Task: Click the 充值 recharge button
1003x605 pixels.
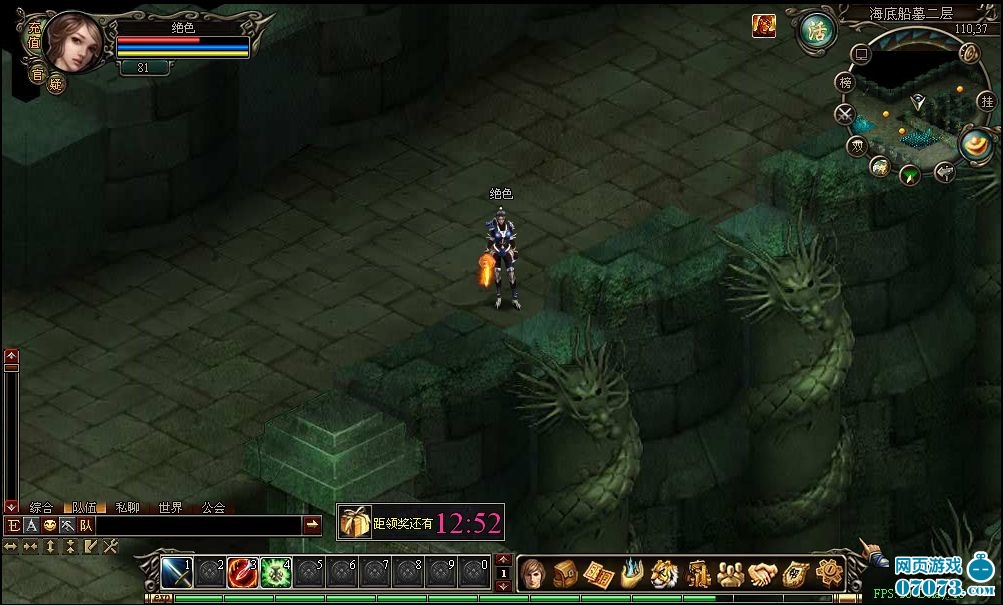Action: click(x=34, y=37)
